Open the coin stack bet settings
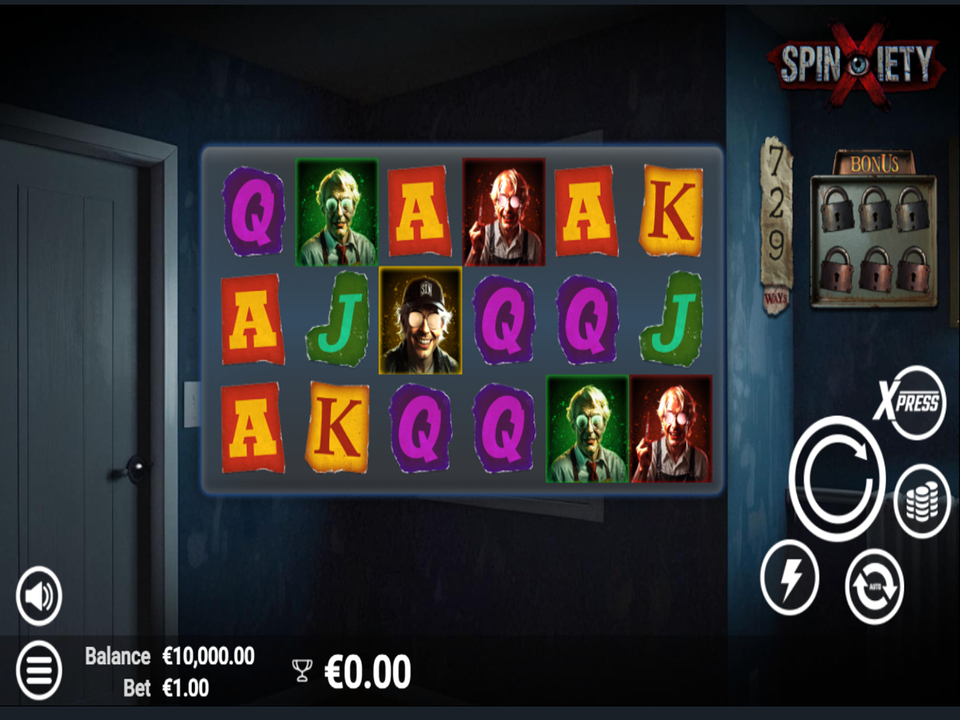Screen dimensions: 960x720 pyautogui.click(x=921, y=501)
